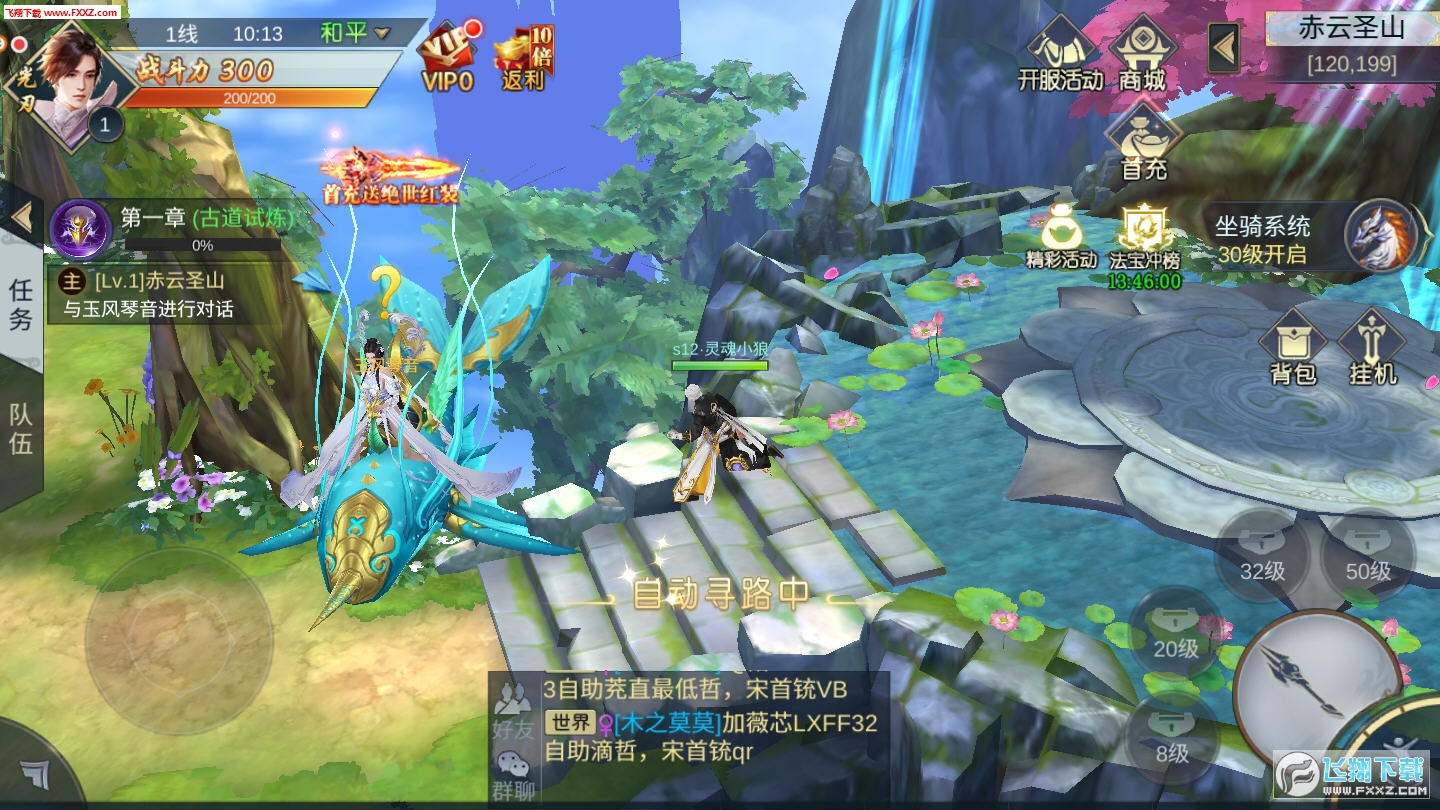Screen dimensions: 1440x810
Task: Open the backpack (背包)
Action: (1292, 348)
